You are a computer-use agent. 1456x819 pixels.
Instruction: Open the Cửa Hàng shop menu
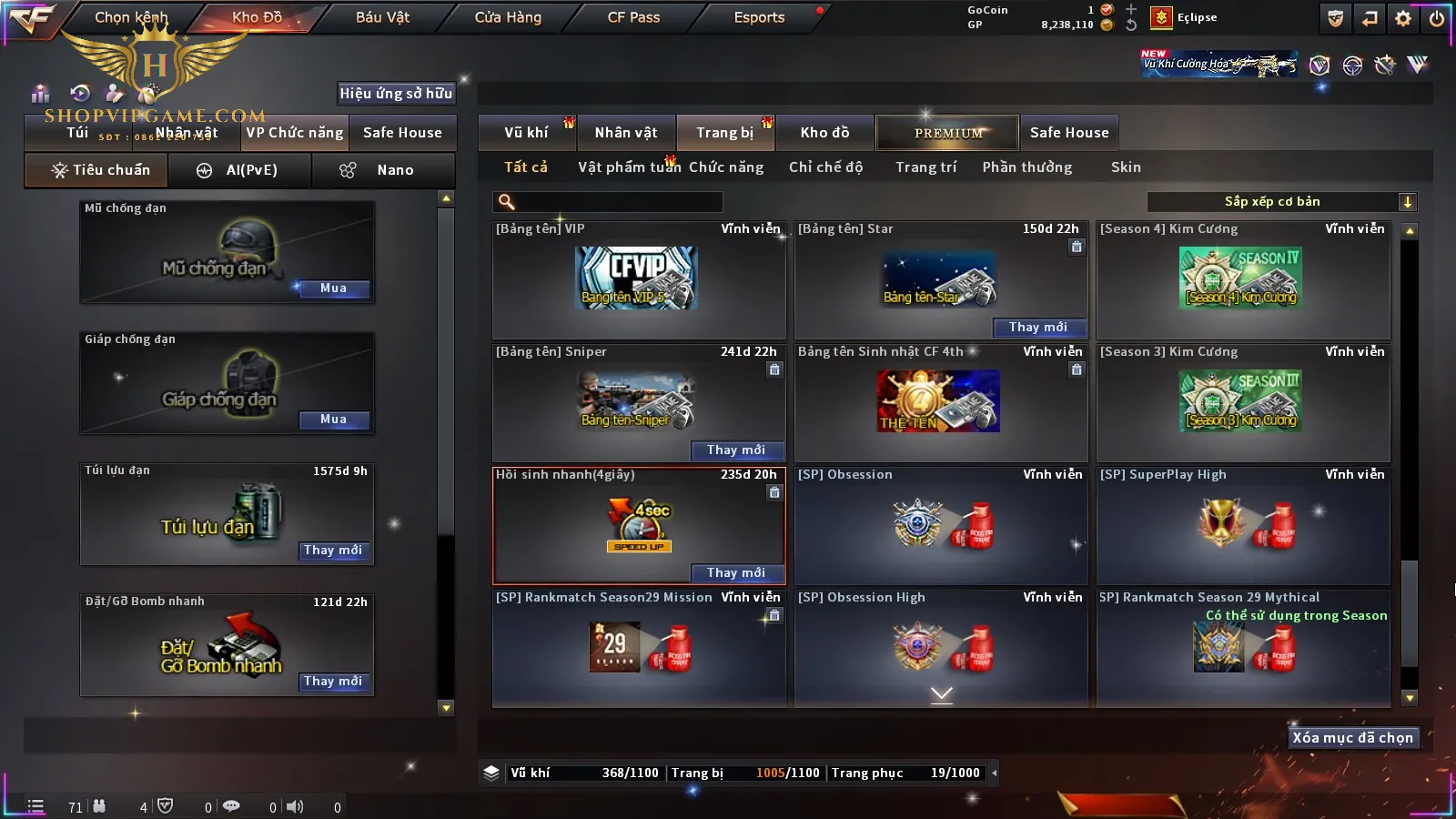[x=508, y=17]
